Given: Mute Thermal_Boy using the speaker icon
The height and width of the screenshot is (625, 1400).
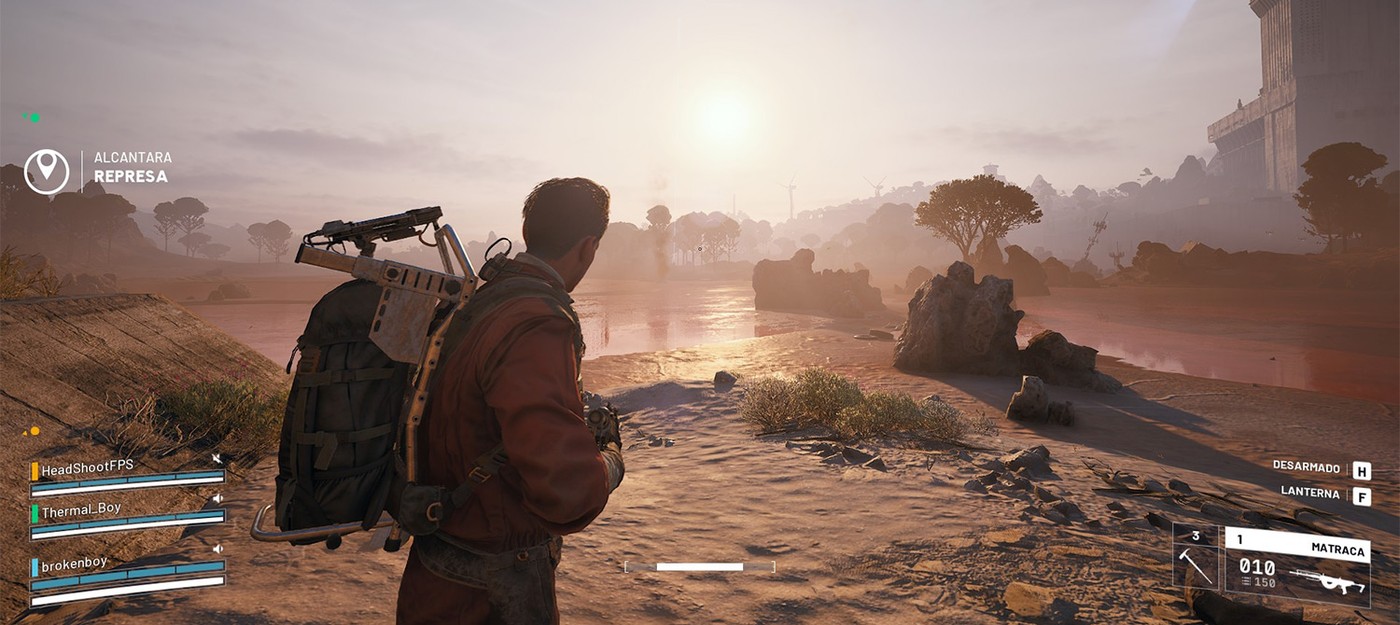Looking at the screenshot, I should pyautogui.click(x=217, y=498).
